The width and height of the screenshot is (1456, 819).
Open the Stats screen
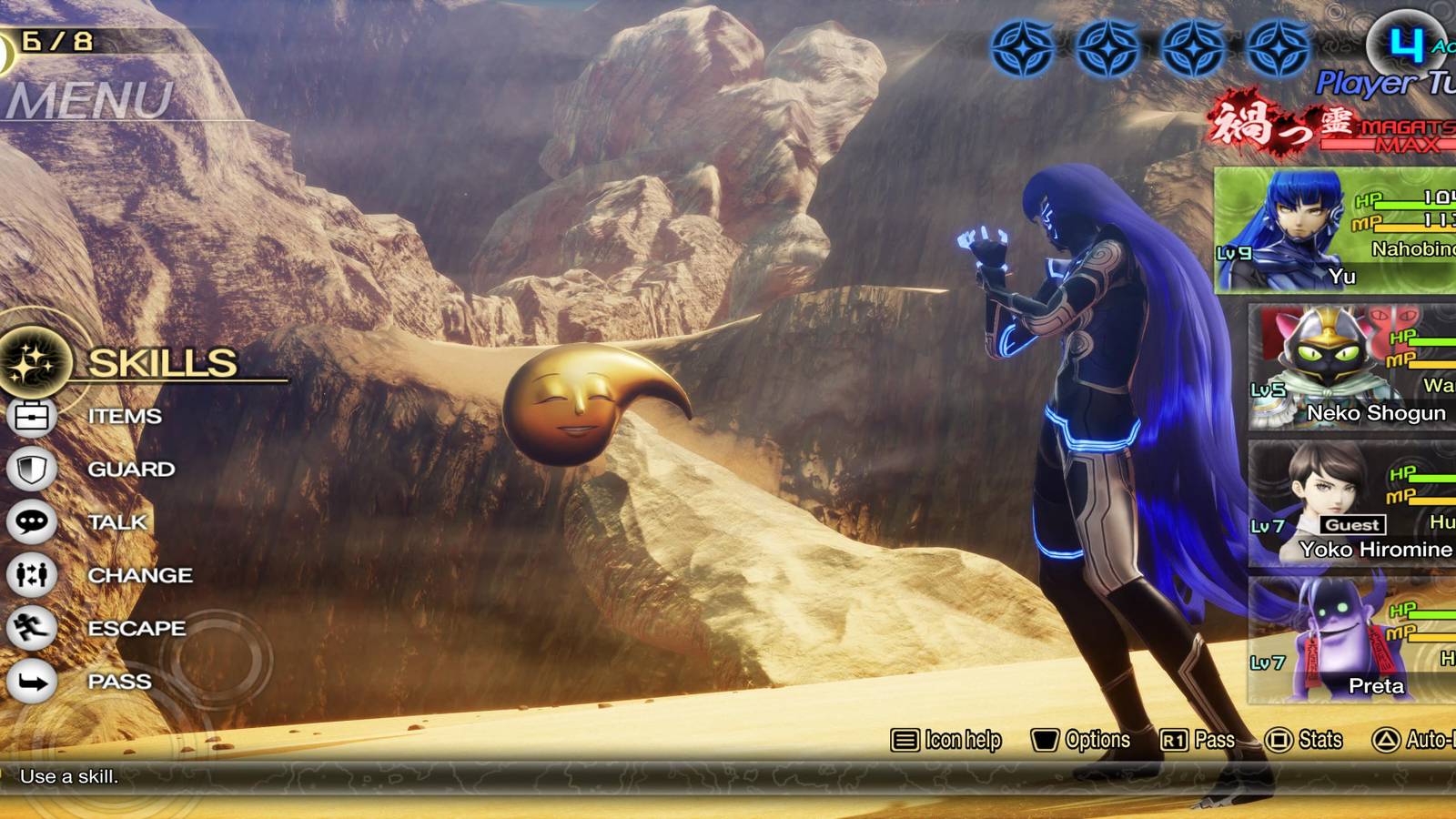click(x=1304, y=740)
